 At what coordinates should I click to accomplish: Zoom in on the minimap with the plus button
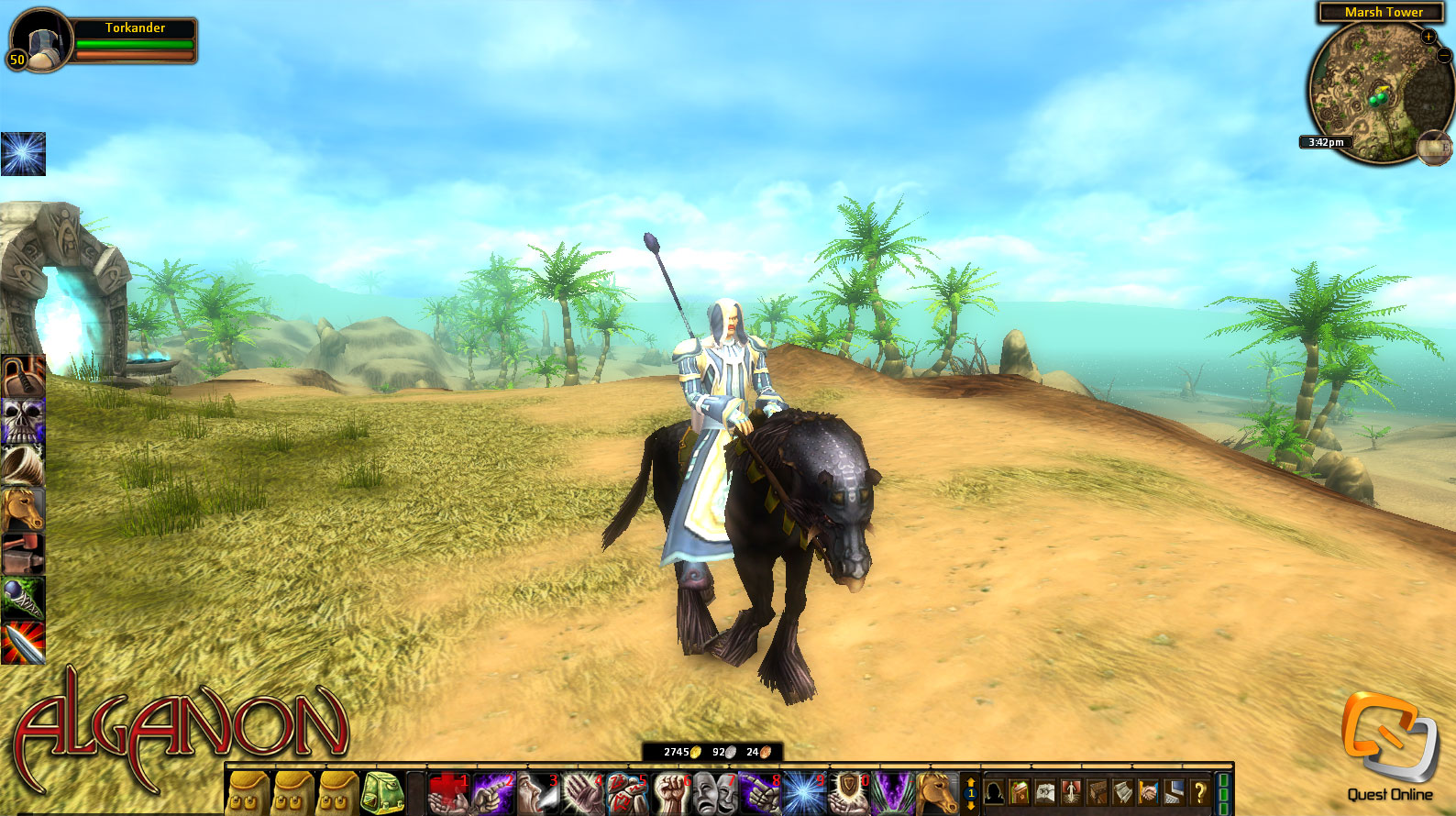coord(1428,37)
